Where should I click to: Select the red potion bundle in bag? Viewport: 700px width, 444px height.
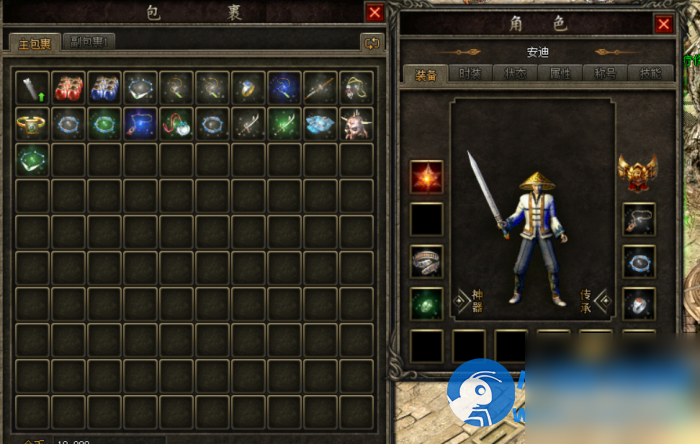(69, 88)
